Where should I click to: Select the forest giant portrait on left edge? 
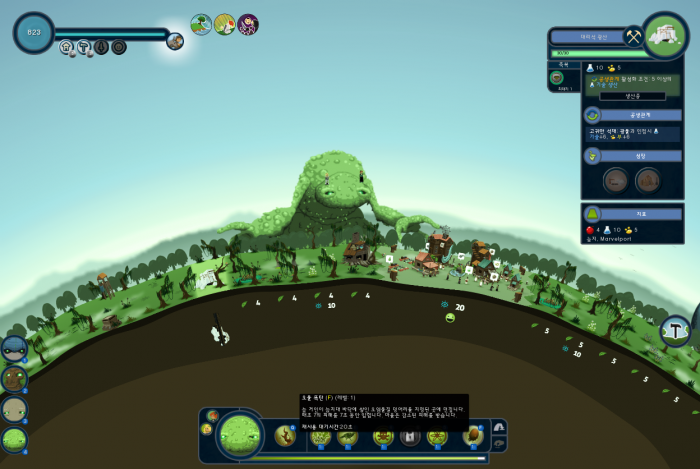pos(14,379)
